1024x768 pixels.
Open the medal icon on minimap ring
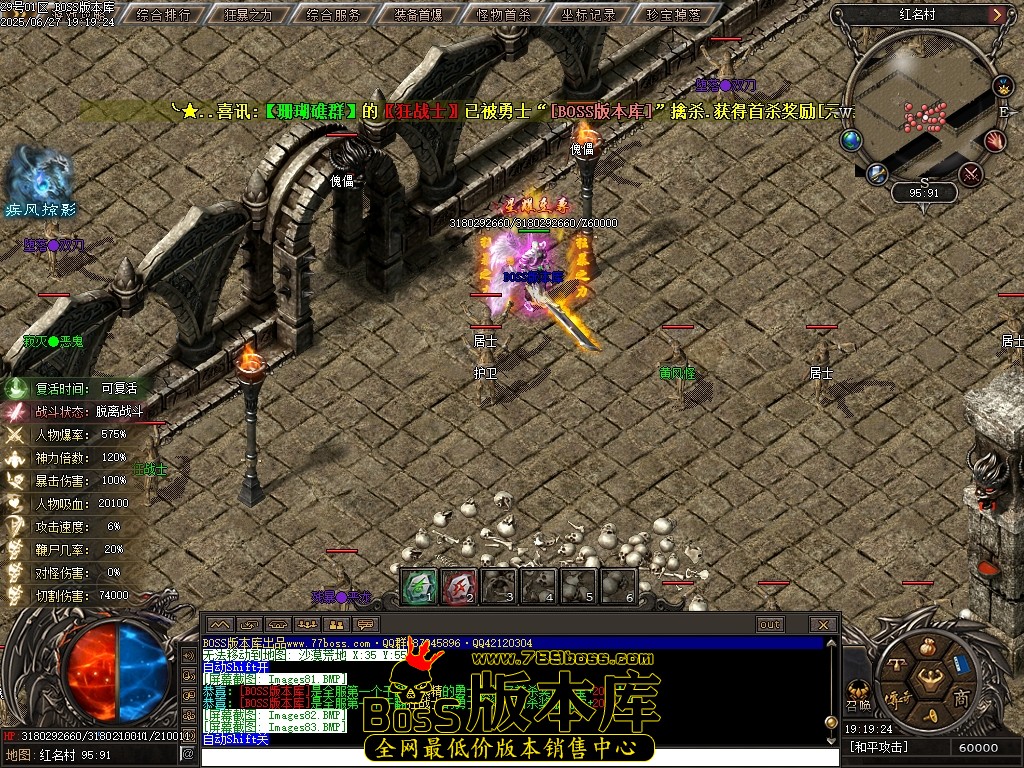tap(1003, 86)
